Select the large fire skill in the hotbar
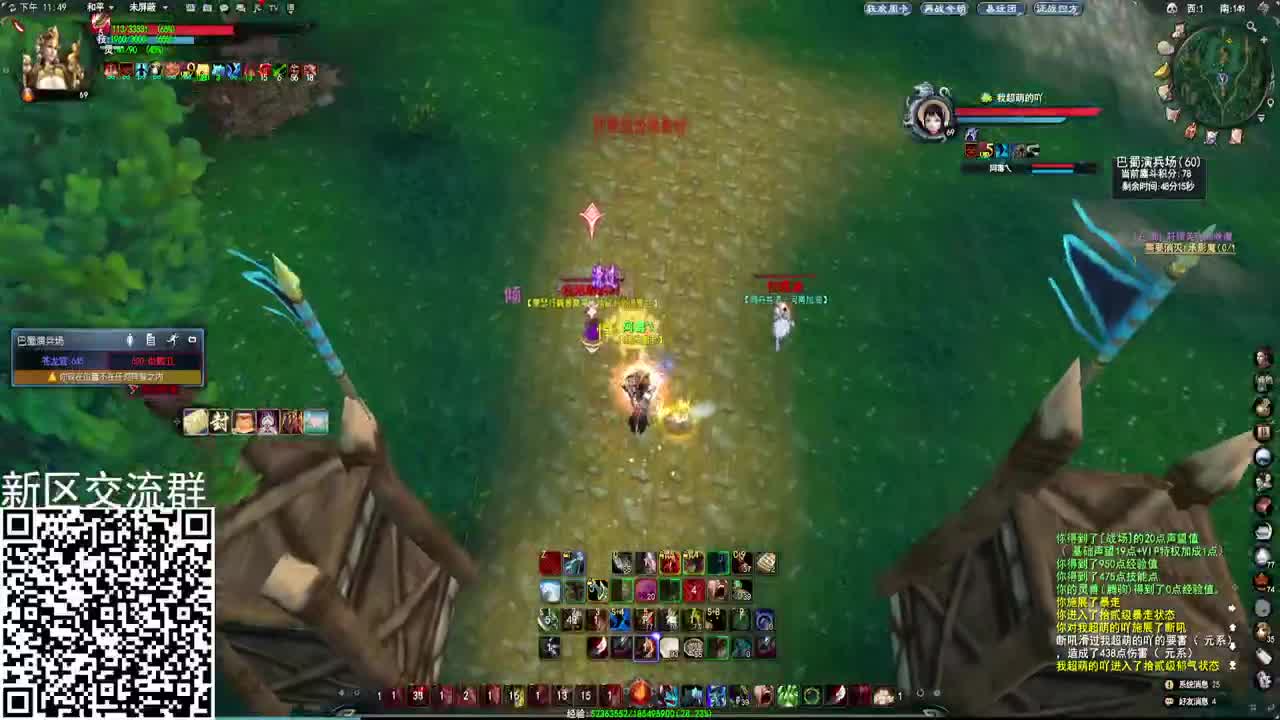This screenshot has width=1280, height=720. (x=640, y=694)
